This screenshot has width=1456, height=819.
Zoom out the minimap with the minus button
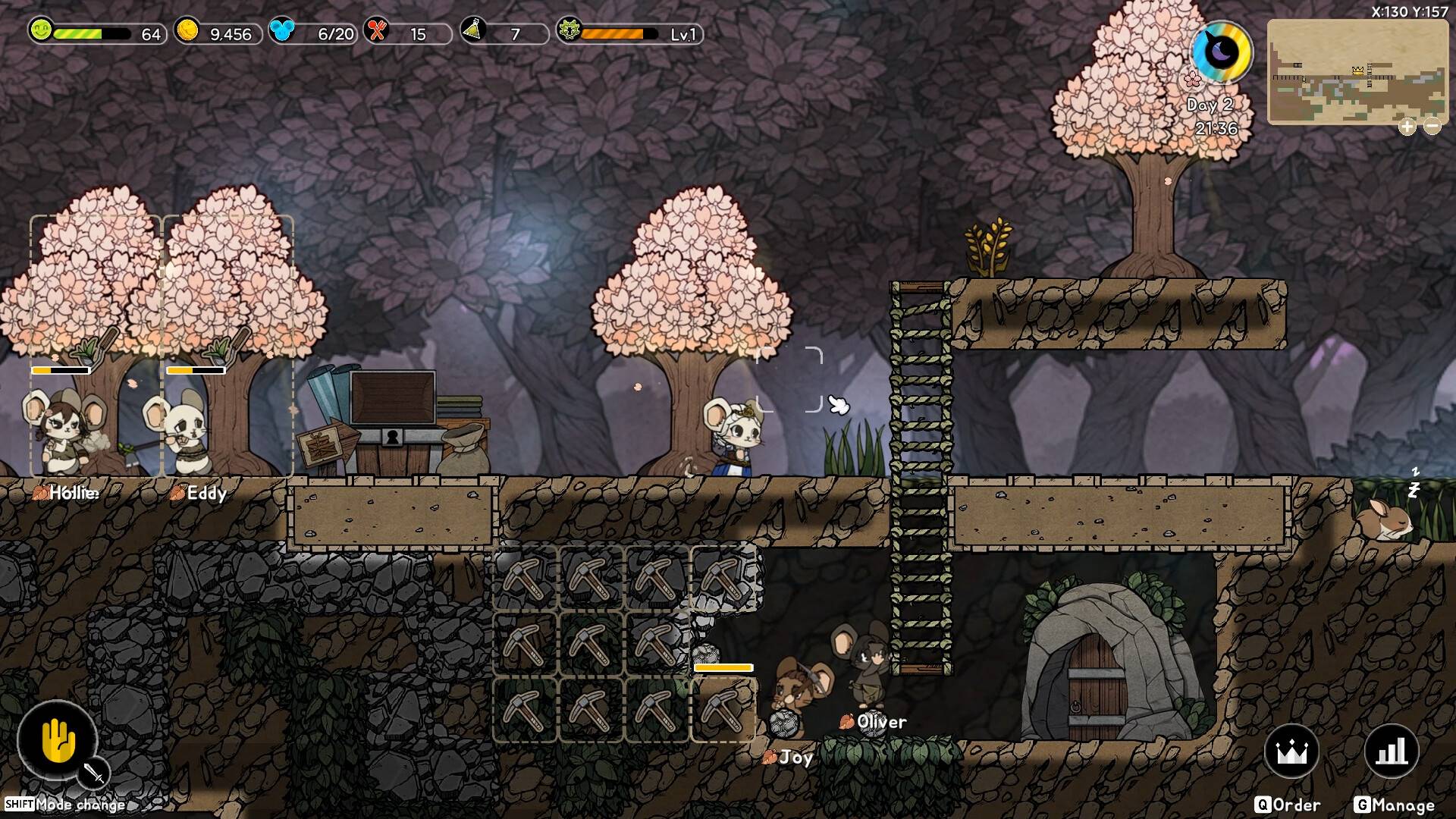pos(1432,126)
